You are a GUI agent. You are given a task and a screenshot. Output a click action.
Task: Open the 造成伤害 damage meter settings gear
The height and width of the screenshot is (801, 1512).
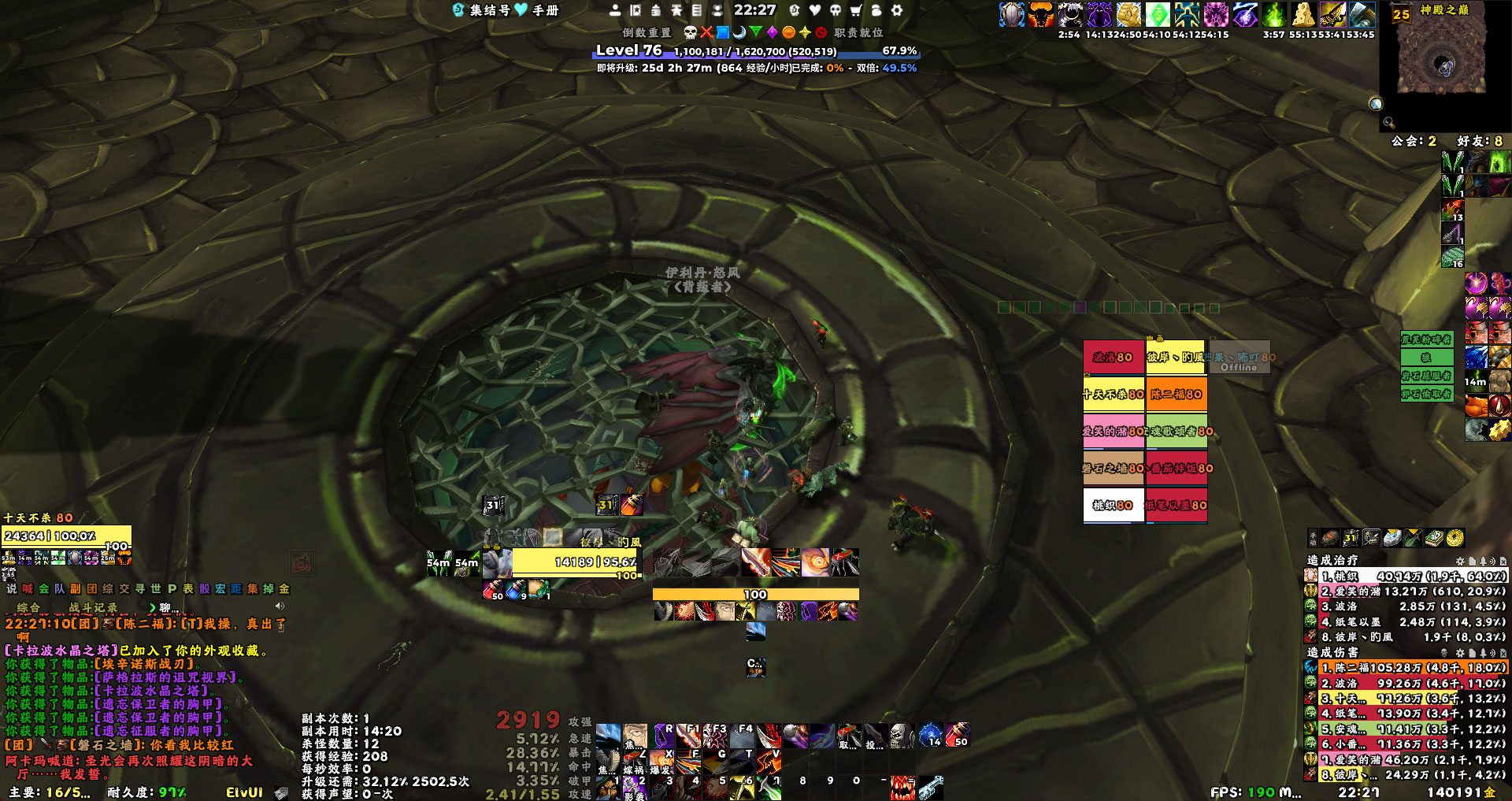click(x=1459, y=653)
